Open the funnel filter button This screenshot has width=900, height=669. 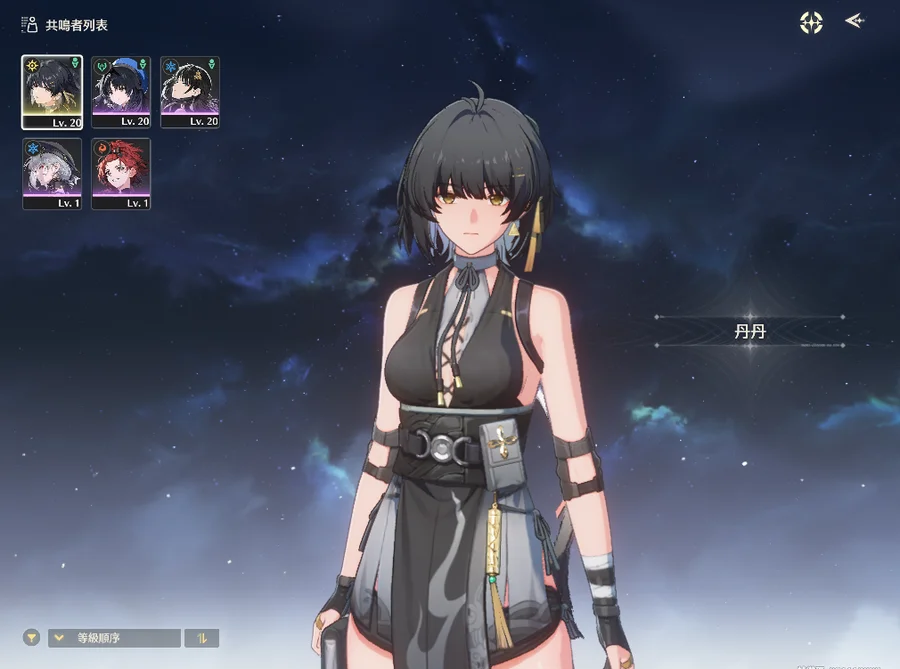coord(32,638)
